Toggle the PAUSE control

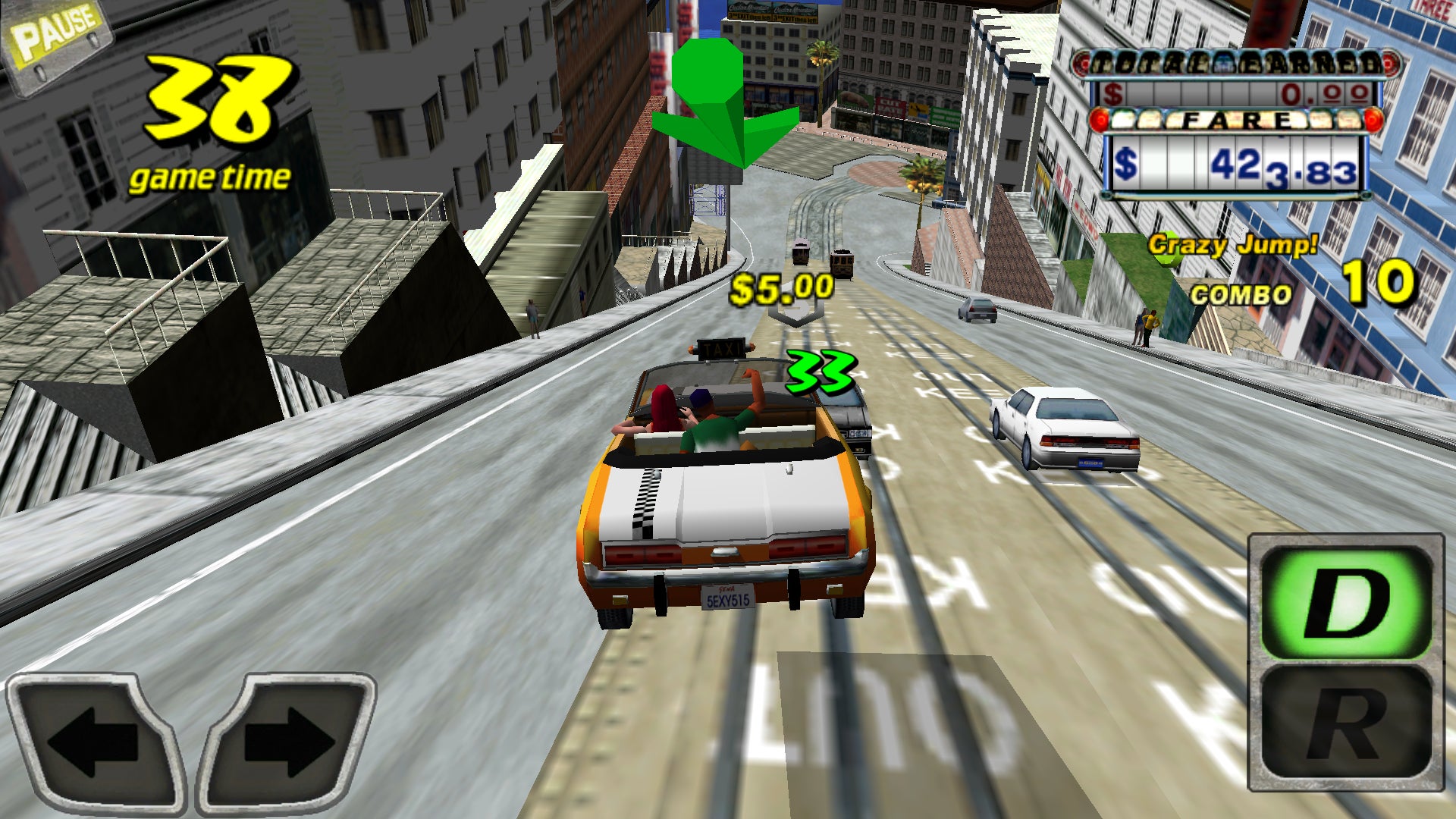pos(55,30)
